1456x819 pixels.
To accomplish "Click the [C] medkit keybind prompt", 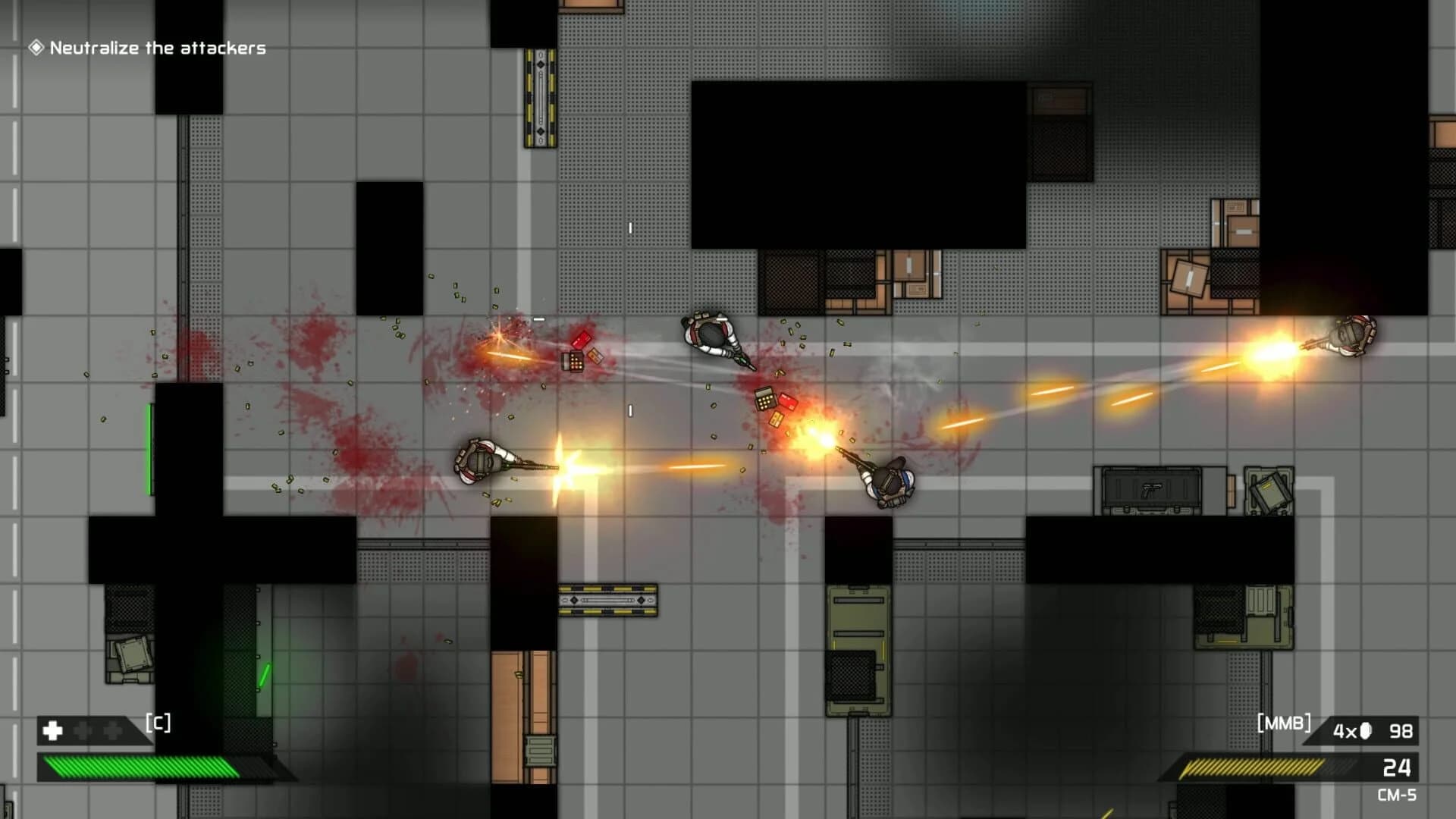I will coord(158,723).
